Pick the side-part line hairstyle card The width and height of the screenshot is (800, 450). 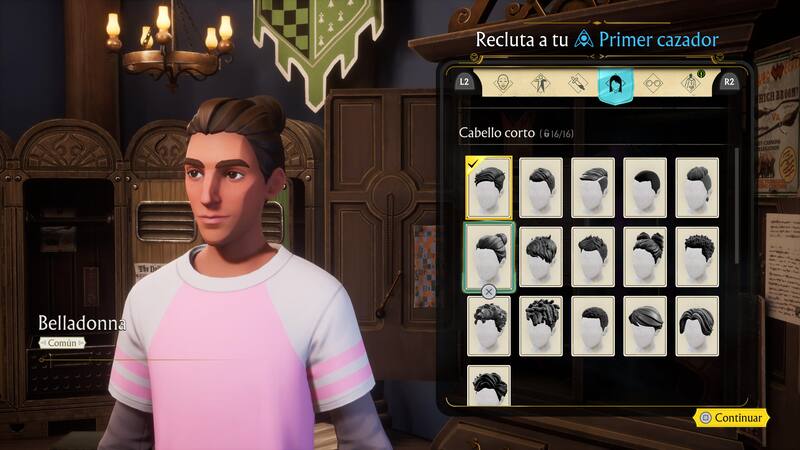click(x=593, y=187)
